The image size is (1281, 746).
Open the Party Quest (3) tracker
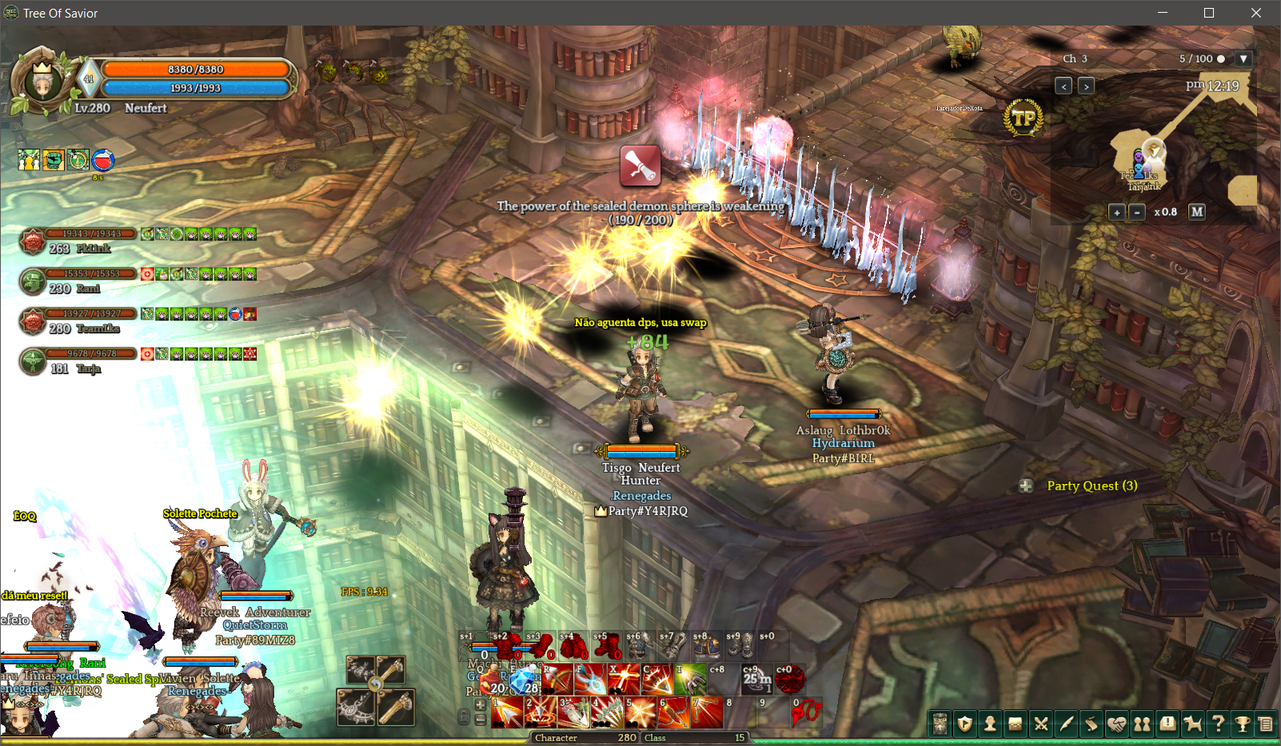tap(1091, 486)
